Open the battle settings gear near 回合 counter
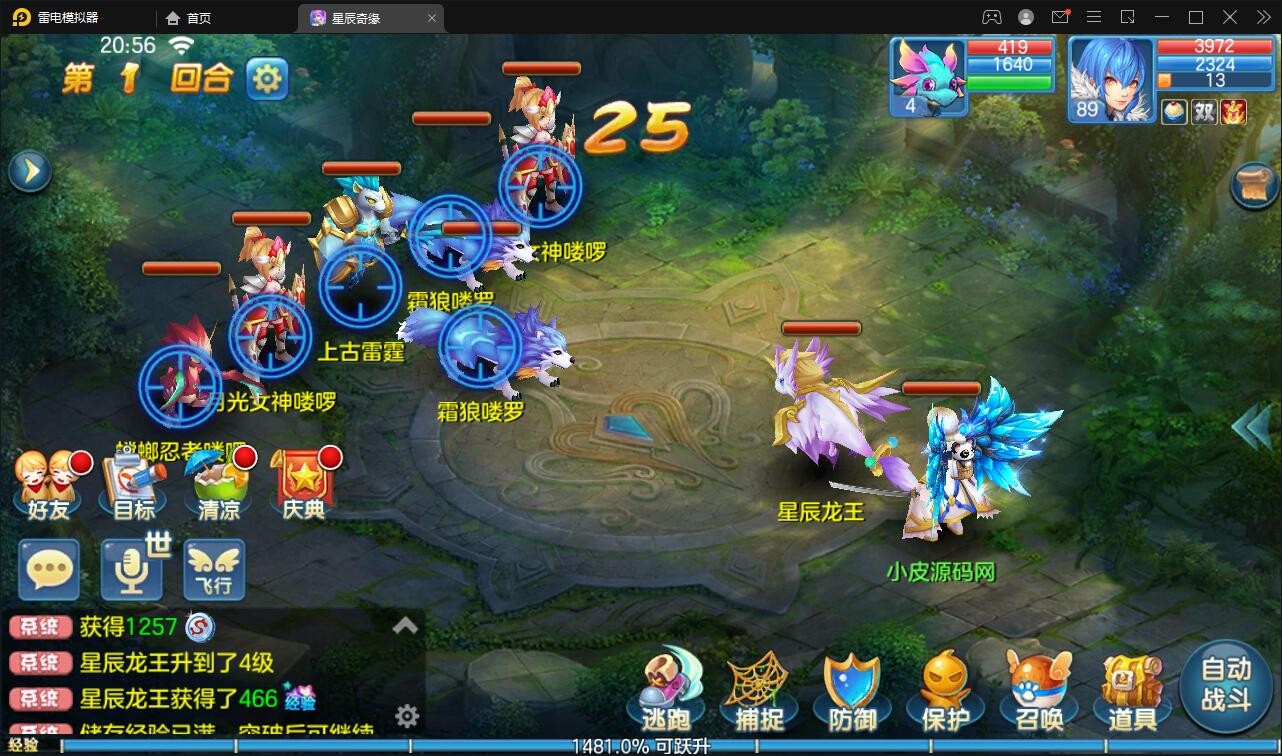 [266, 79]
